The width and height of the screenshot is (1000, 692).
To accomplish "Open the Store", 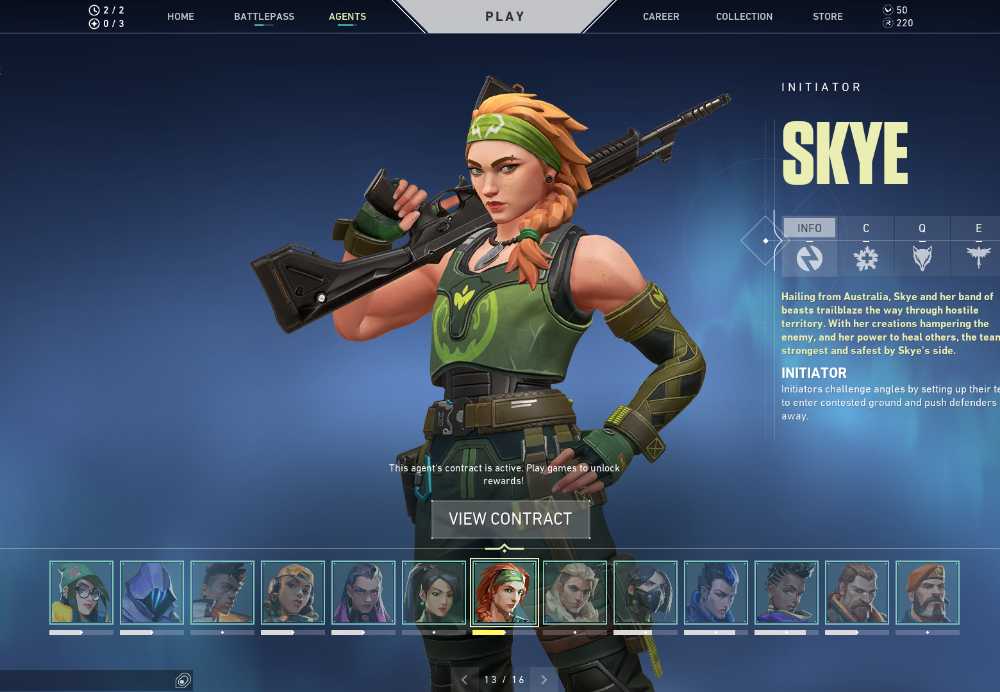I will pyautogui.click(x=828, y=17).
